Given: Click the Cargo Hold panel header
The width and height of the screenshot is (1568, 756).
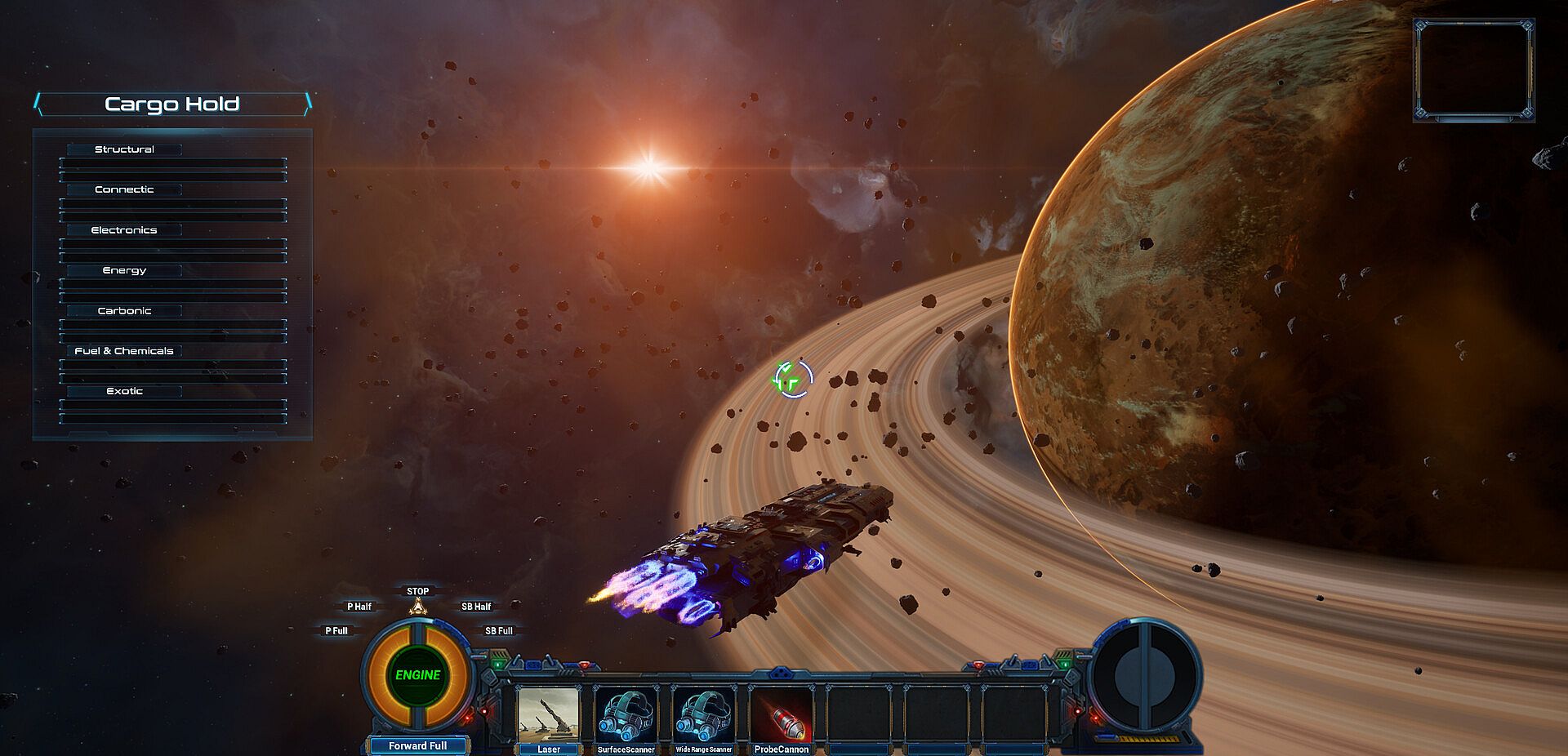Looking at the screenshot, I should pyautogui.click(x=172, y=104).
